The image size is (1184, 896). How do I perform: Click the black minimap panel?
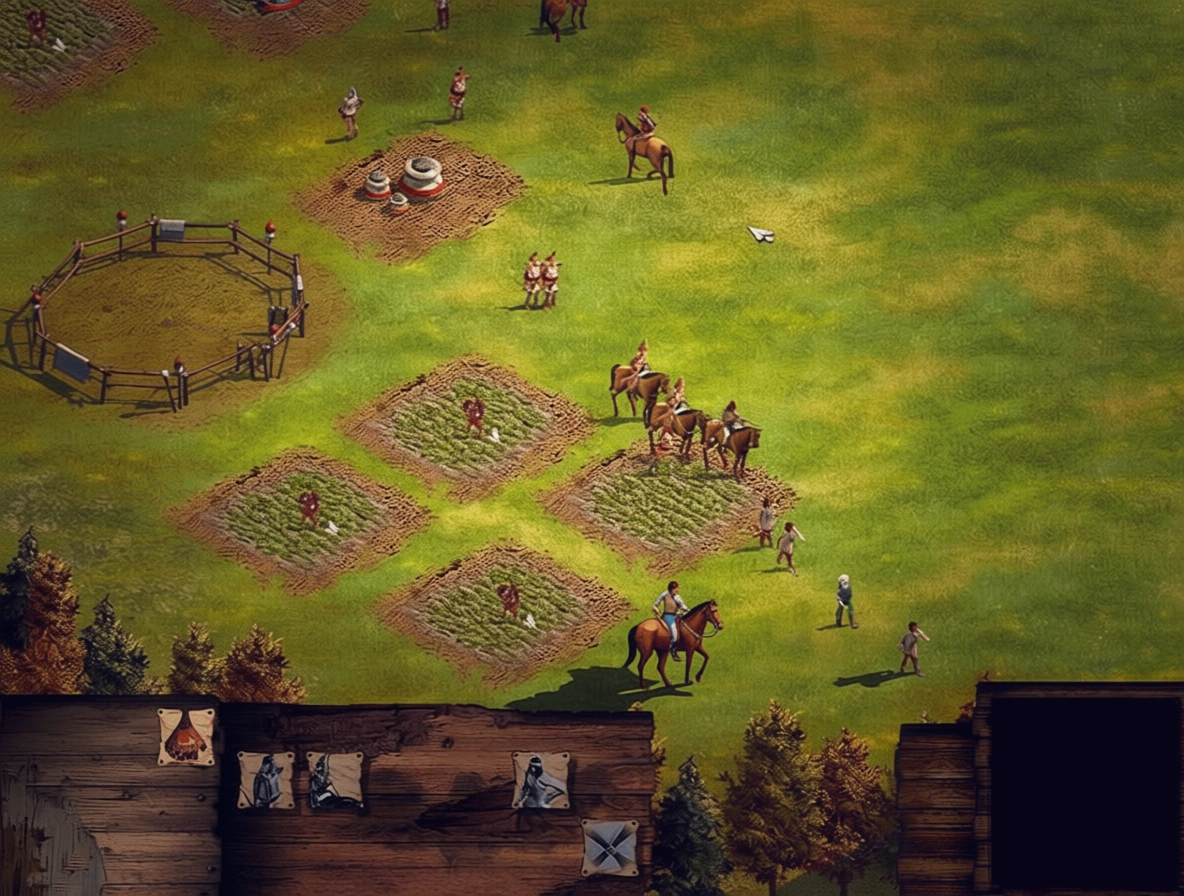[1086, 790]
